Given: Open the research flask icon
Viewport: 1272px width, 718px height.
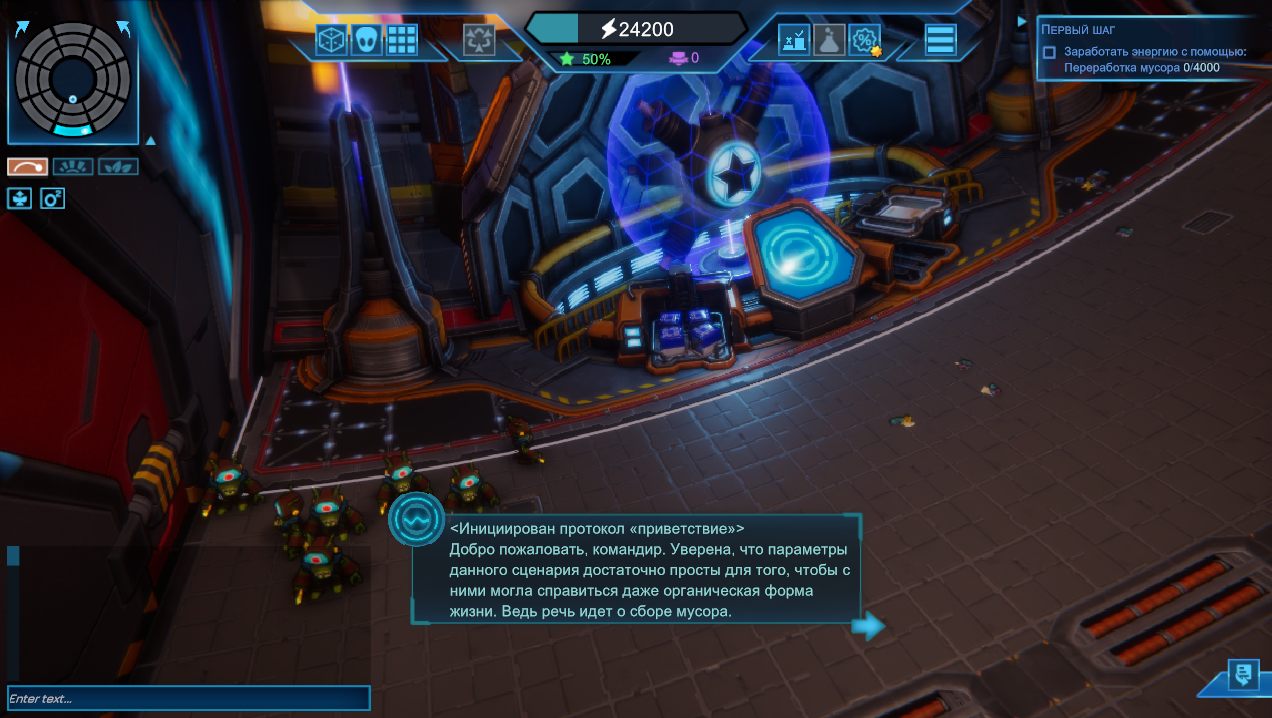Looking at the screenshot, I should click(829, 40).
